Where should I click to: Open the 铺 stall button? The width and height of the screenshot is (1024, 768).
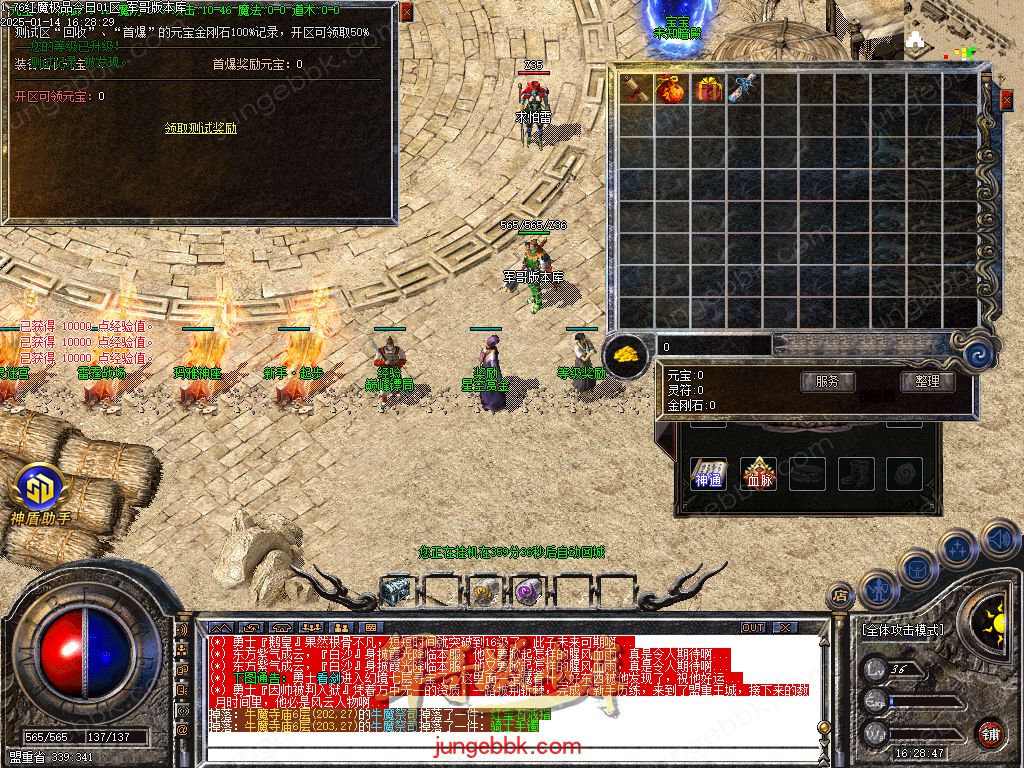[990, 733]
